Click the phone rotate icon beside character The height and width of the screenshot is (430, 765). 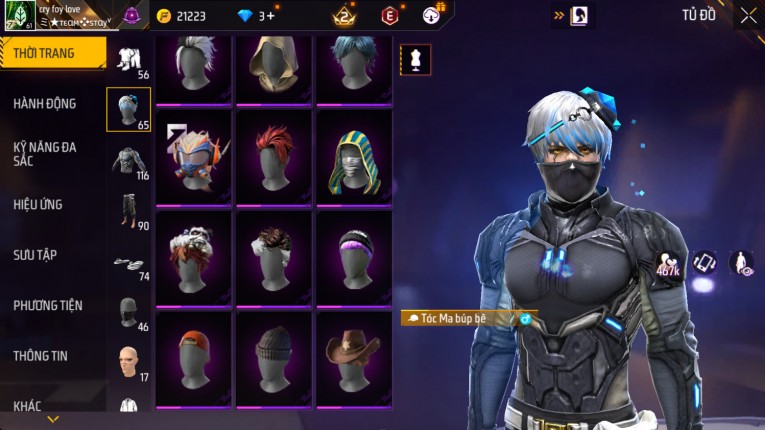[x=705, y=263]
